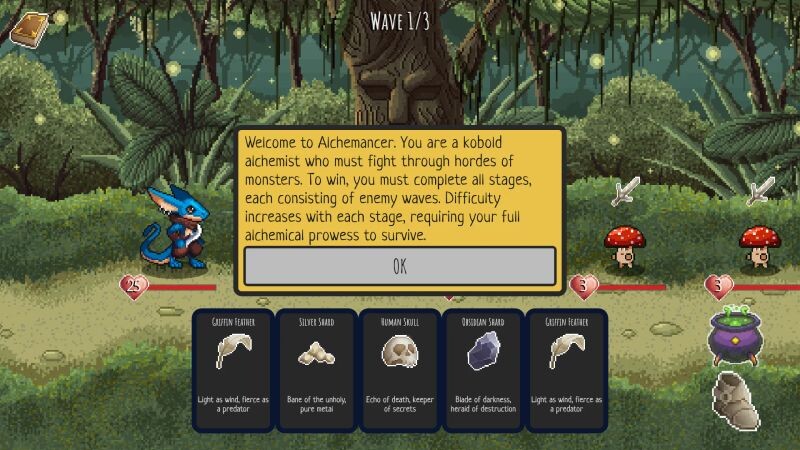Choose the Human Skull ingredient card
This screenshot has width=800, height=450.
[399, 369]
